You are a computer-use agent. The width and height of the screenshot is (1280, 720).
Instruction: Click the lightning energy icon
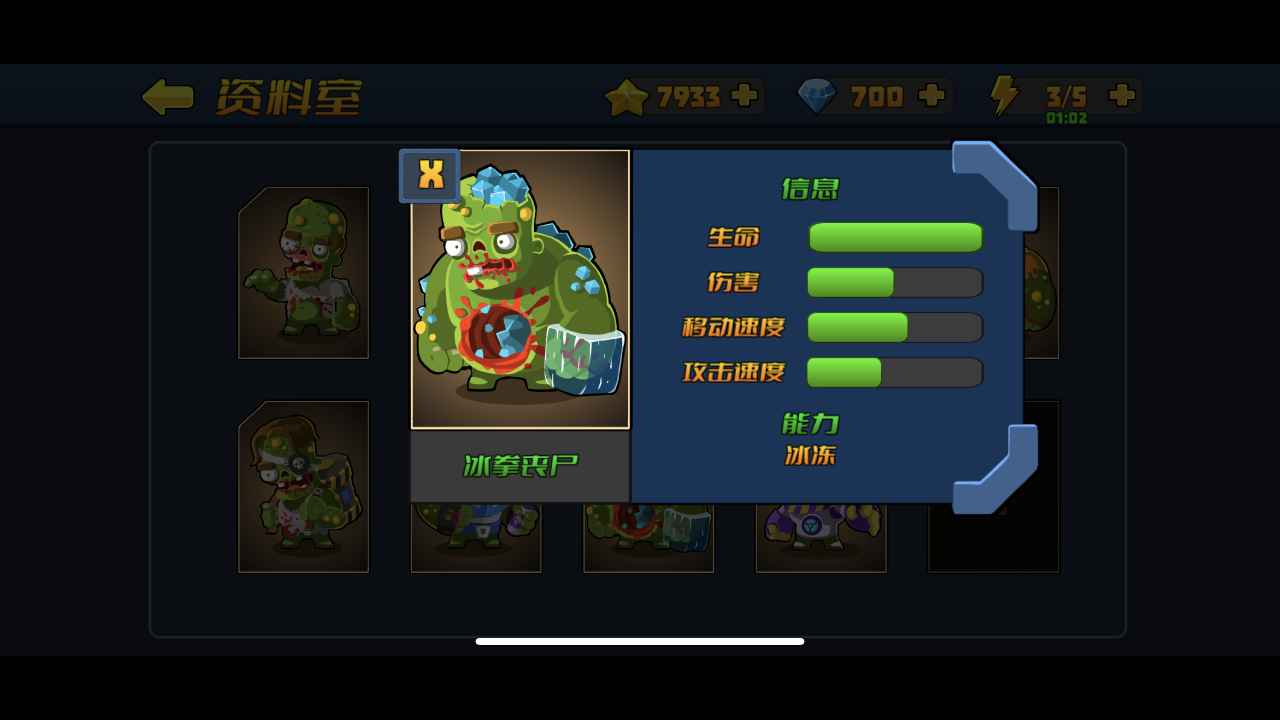pos(1003,95)
